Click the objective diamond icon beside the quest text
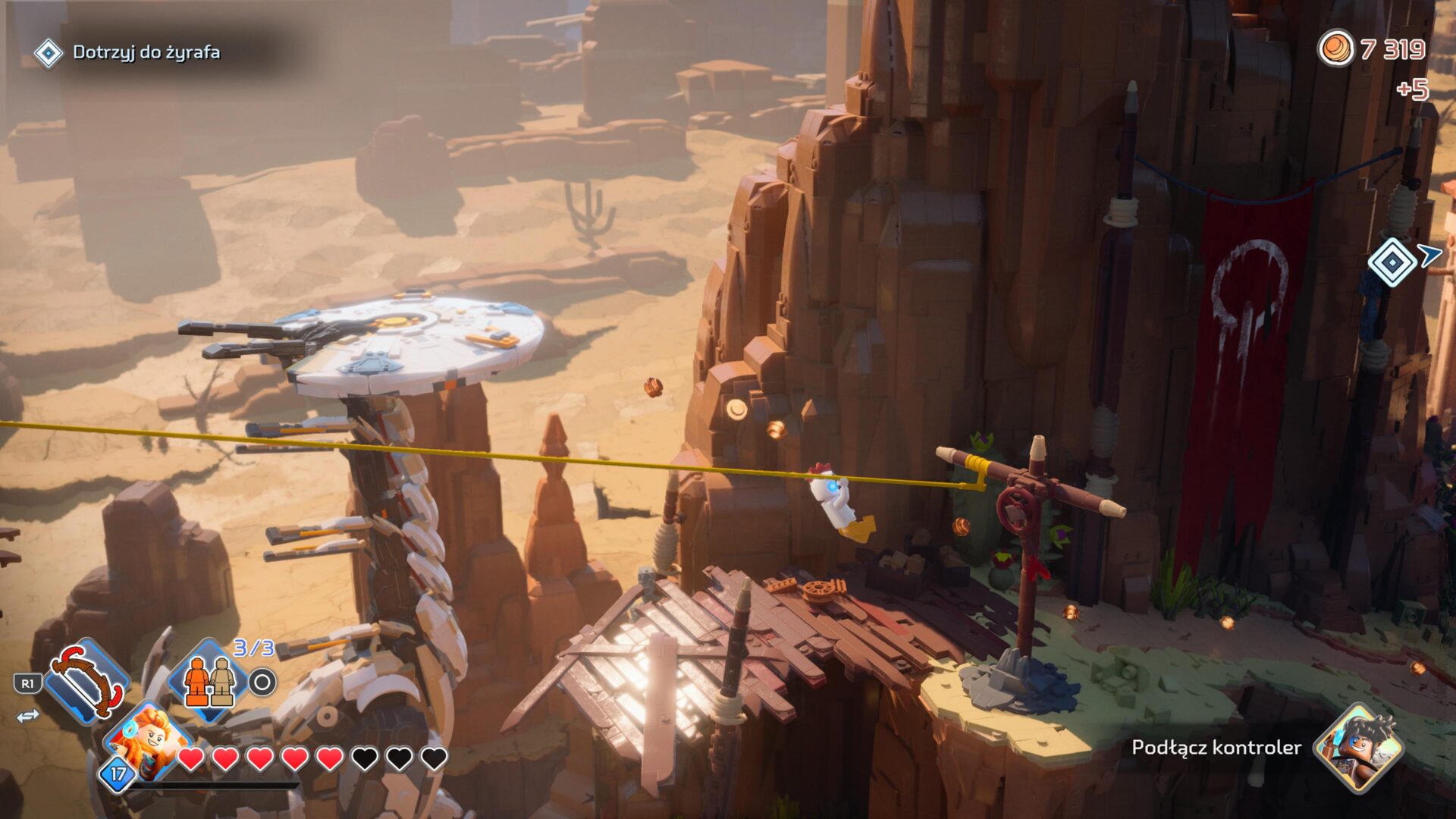This screenshot has width=1456, height=819. [x=49, y=54]
